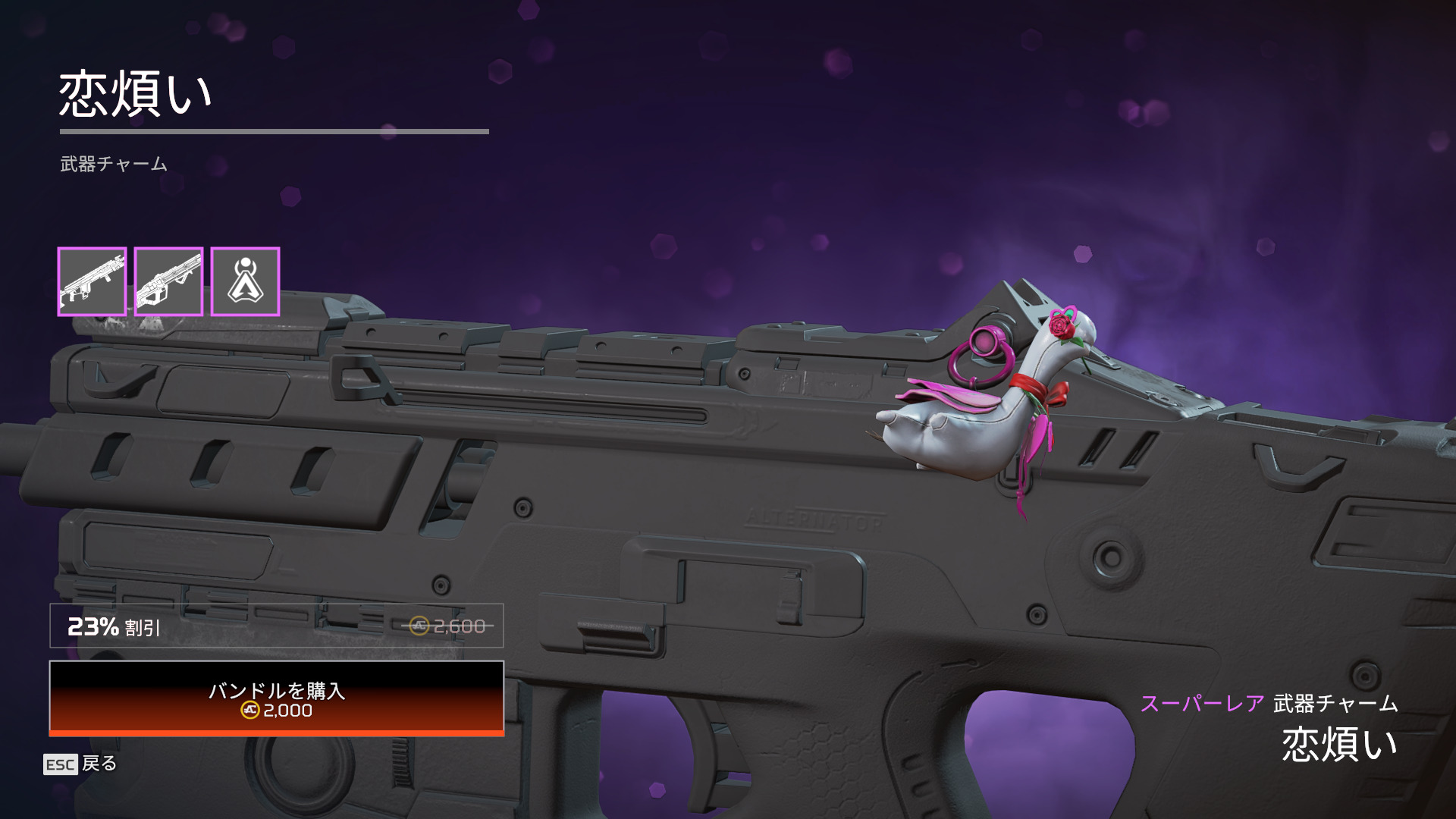Screen dimensions: 1456x819
Task: Buy the bundle for 2,000 coins
Action: 277,698
